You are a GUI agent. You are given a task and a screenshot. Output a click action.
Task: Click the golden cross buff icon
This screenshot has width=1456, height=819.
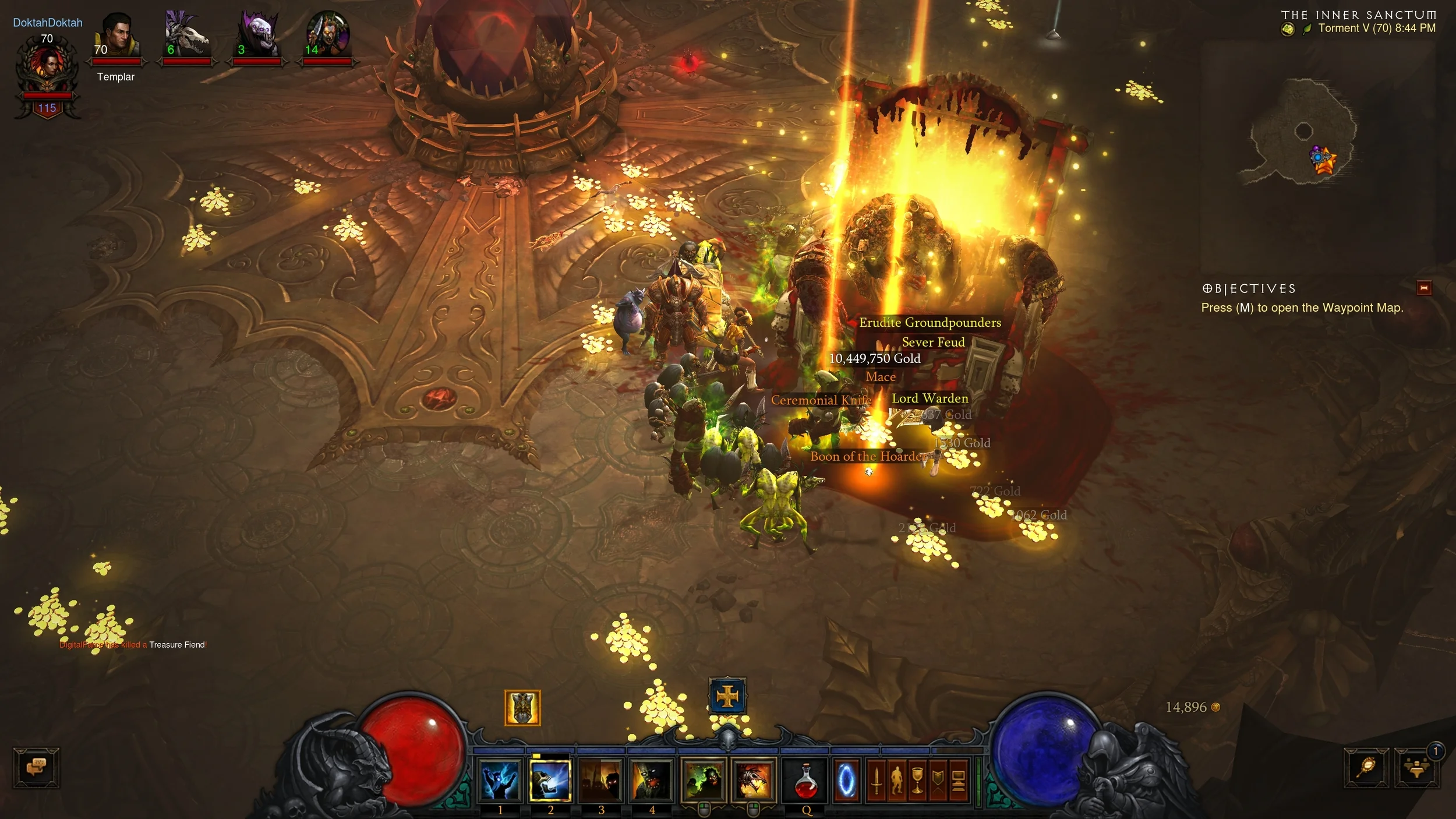pos(727,696)
